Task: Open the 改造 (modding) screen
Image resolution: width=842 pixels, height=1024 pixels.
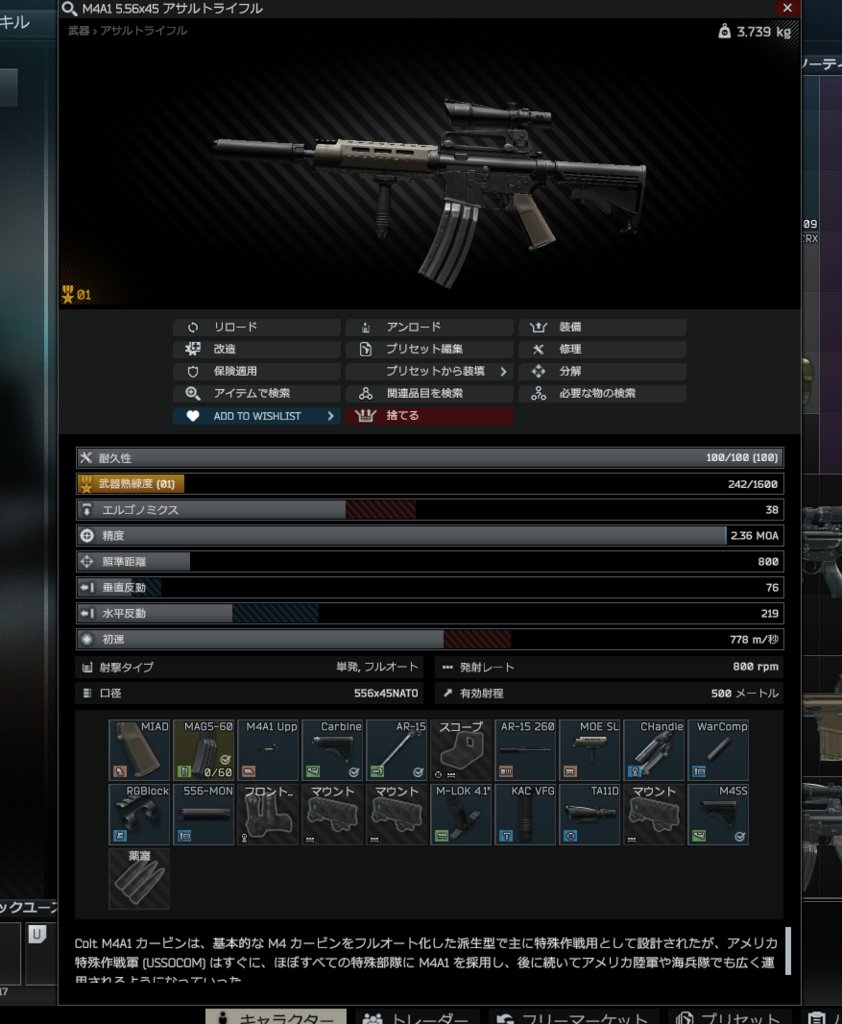Action: tap(256, 349)
